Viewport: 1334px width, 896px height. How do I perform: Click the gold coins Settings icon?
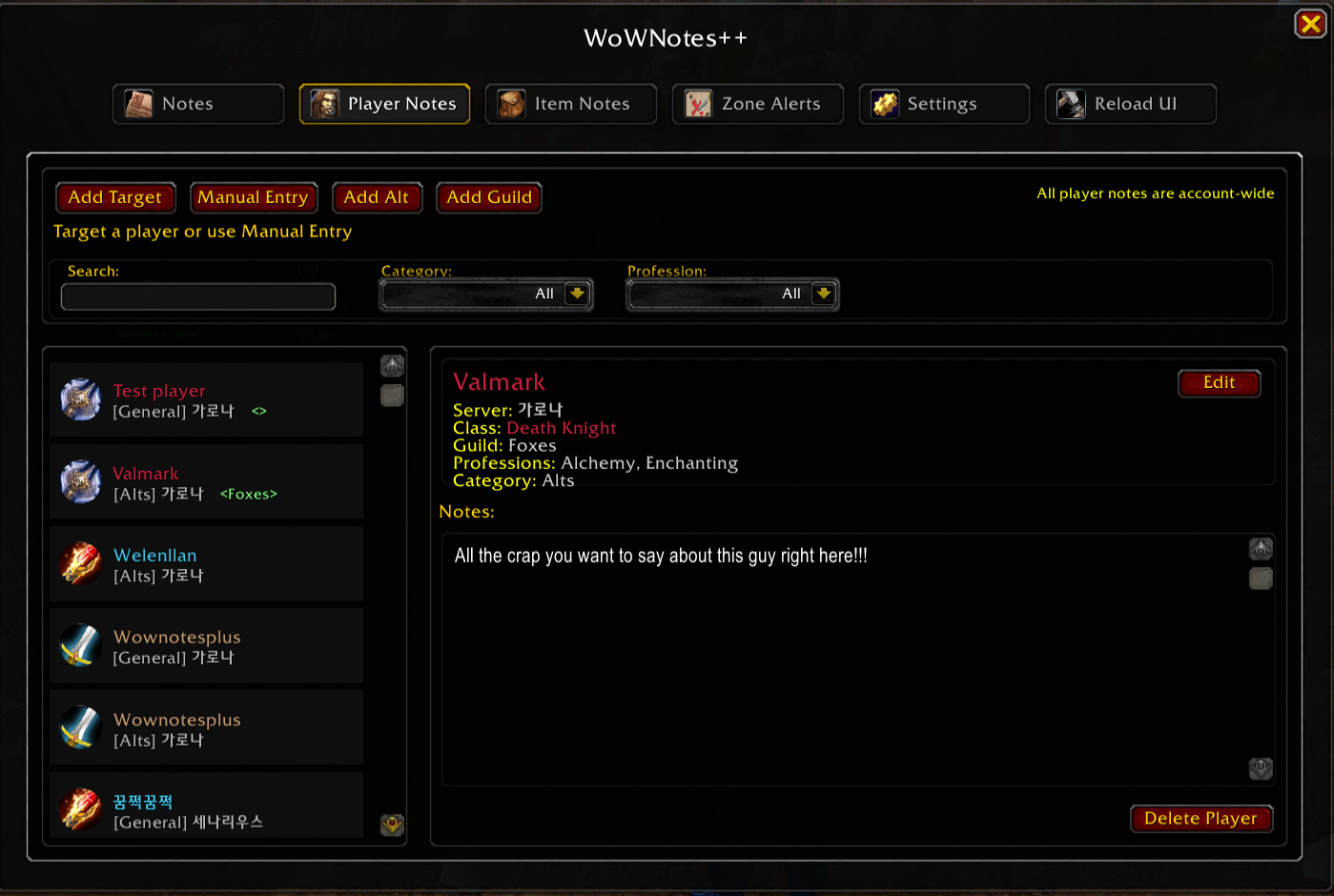(885, 103)
